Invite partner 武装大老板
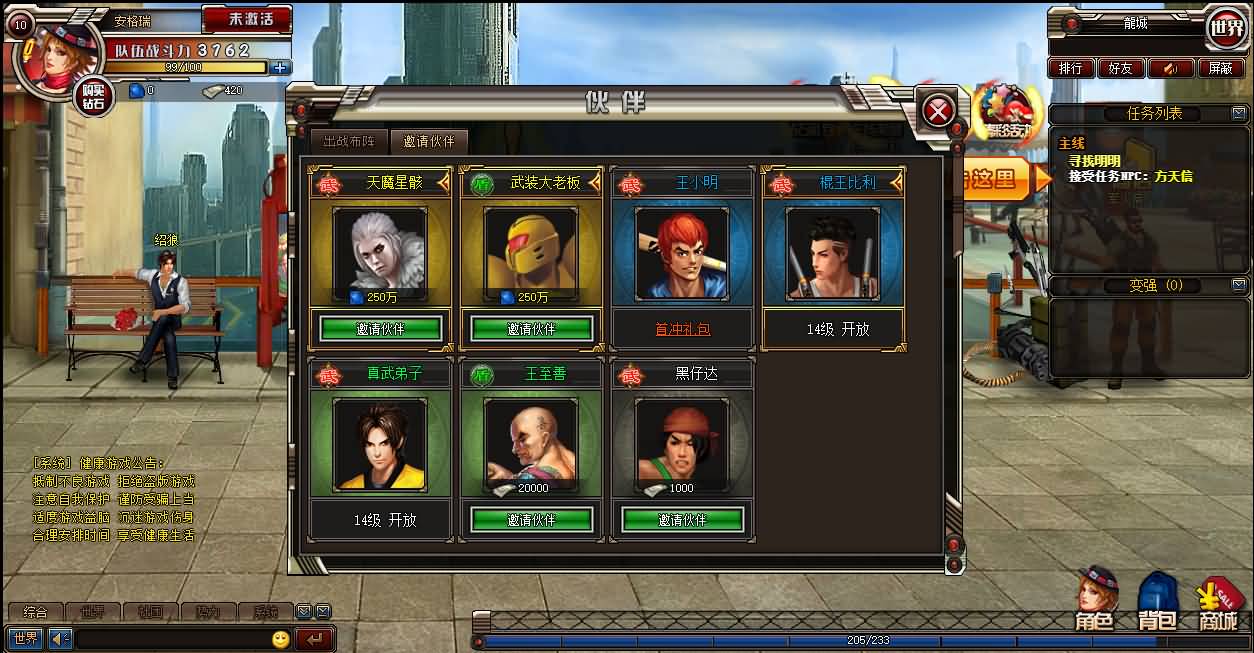Image resolution: width=1254 pixels, height=653 pixels. tap(531, 328)
